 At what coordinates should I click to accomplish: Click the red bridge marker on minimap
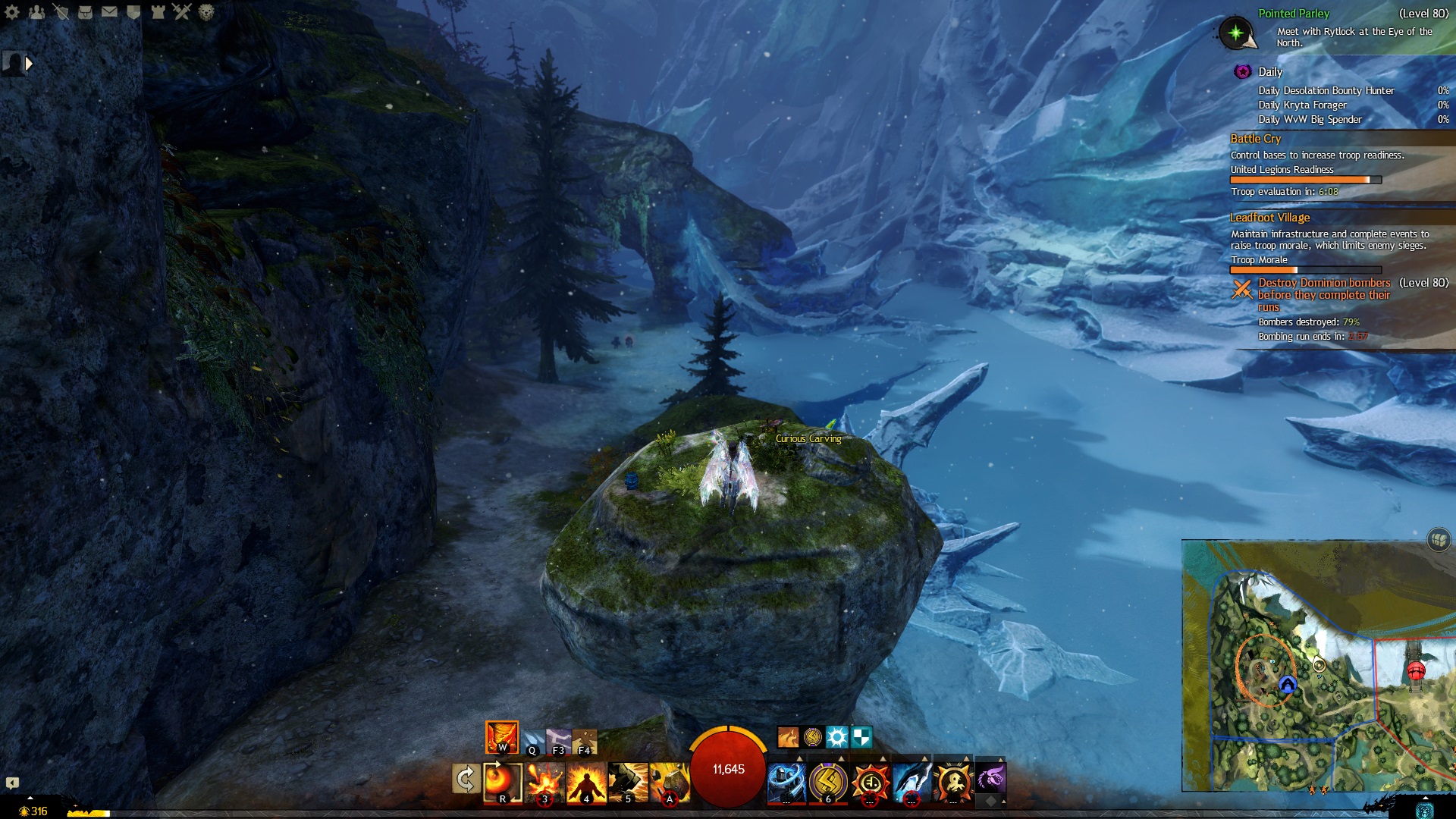(1415, 671)
